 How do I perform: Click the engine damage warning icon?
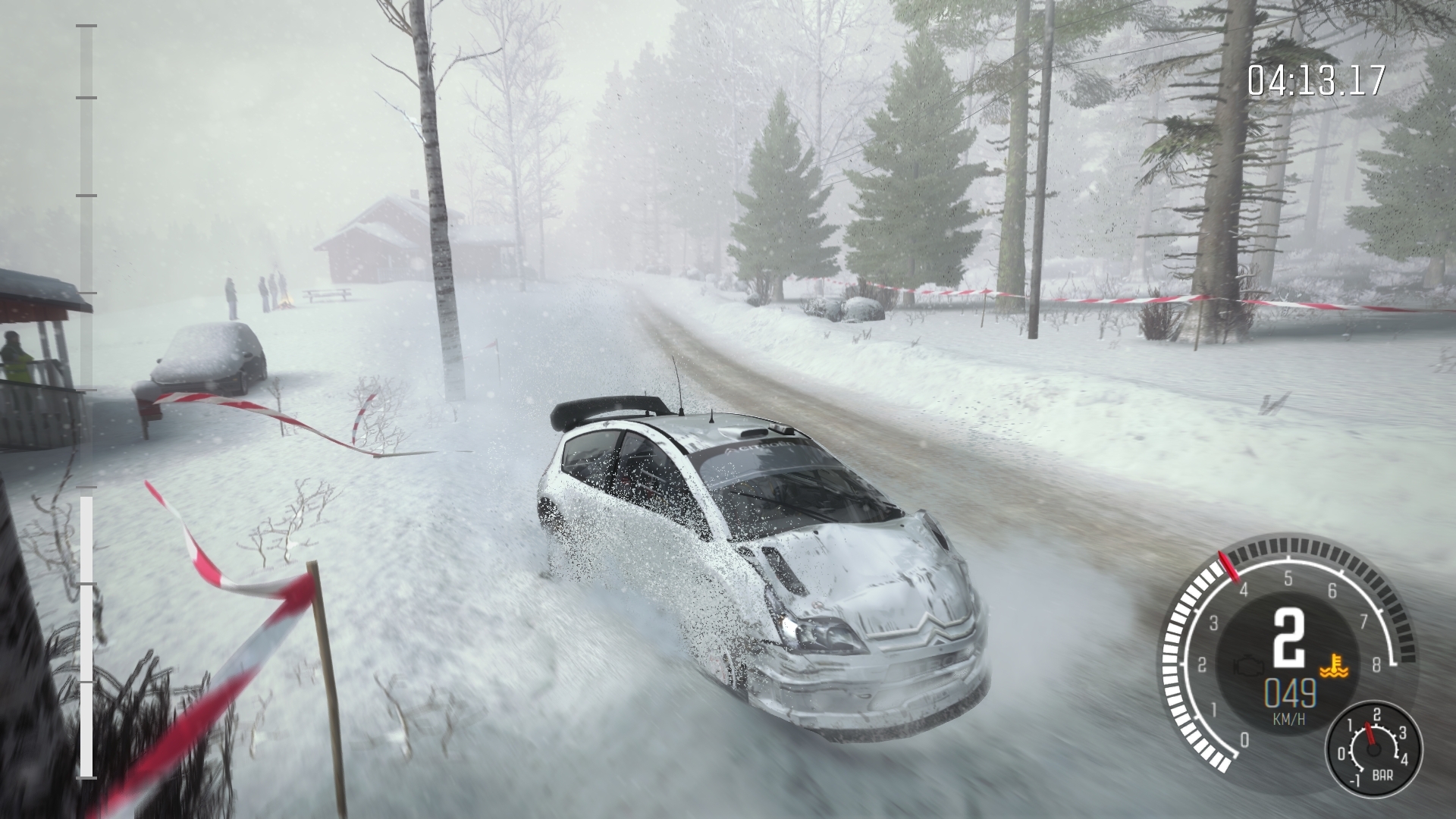click(x=1245, y=666)
